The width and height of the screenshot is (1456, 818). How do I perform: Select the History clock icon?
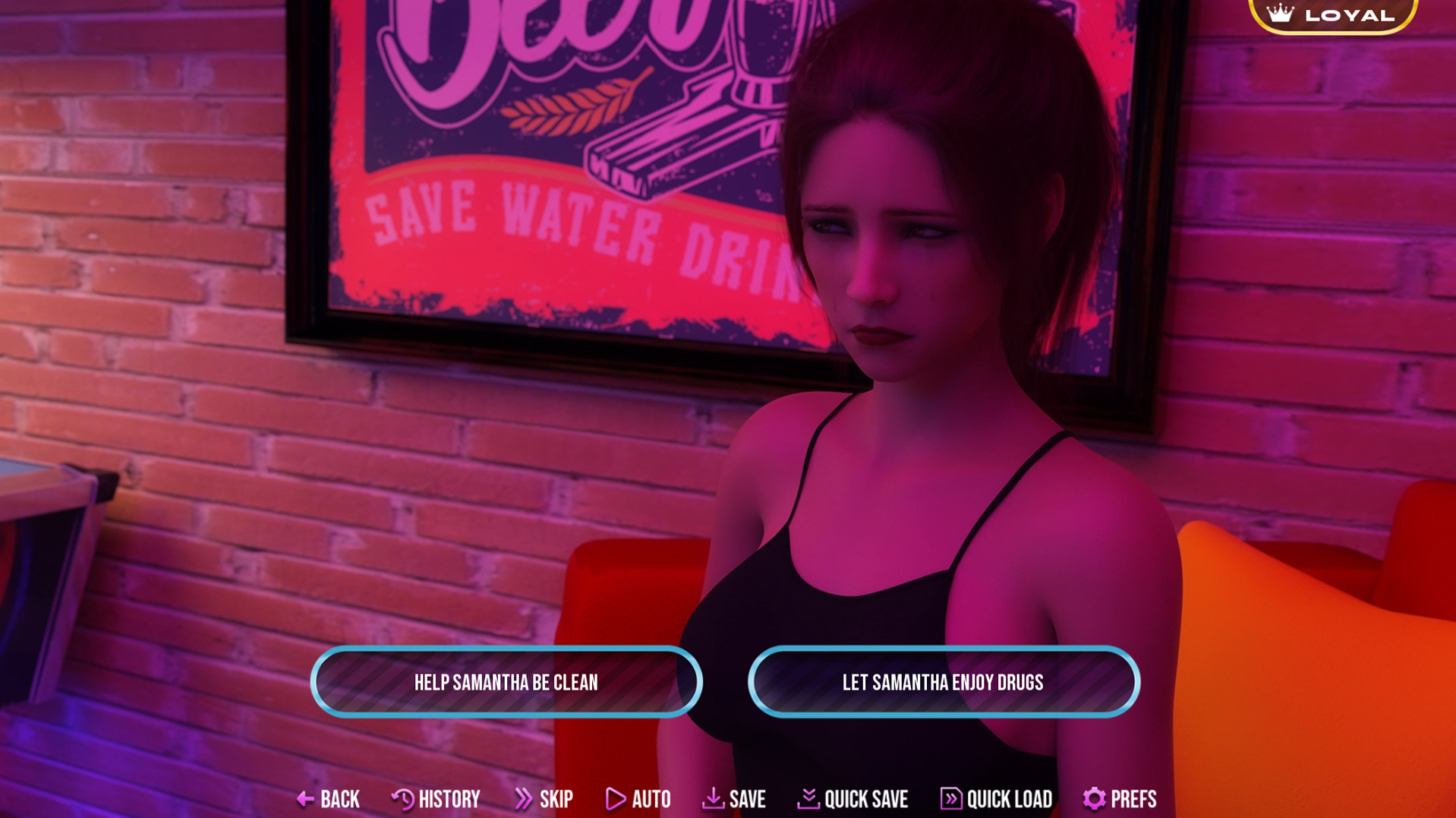tap(402, 798)
